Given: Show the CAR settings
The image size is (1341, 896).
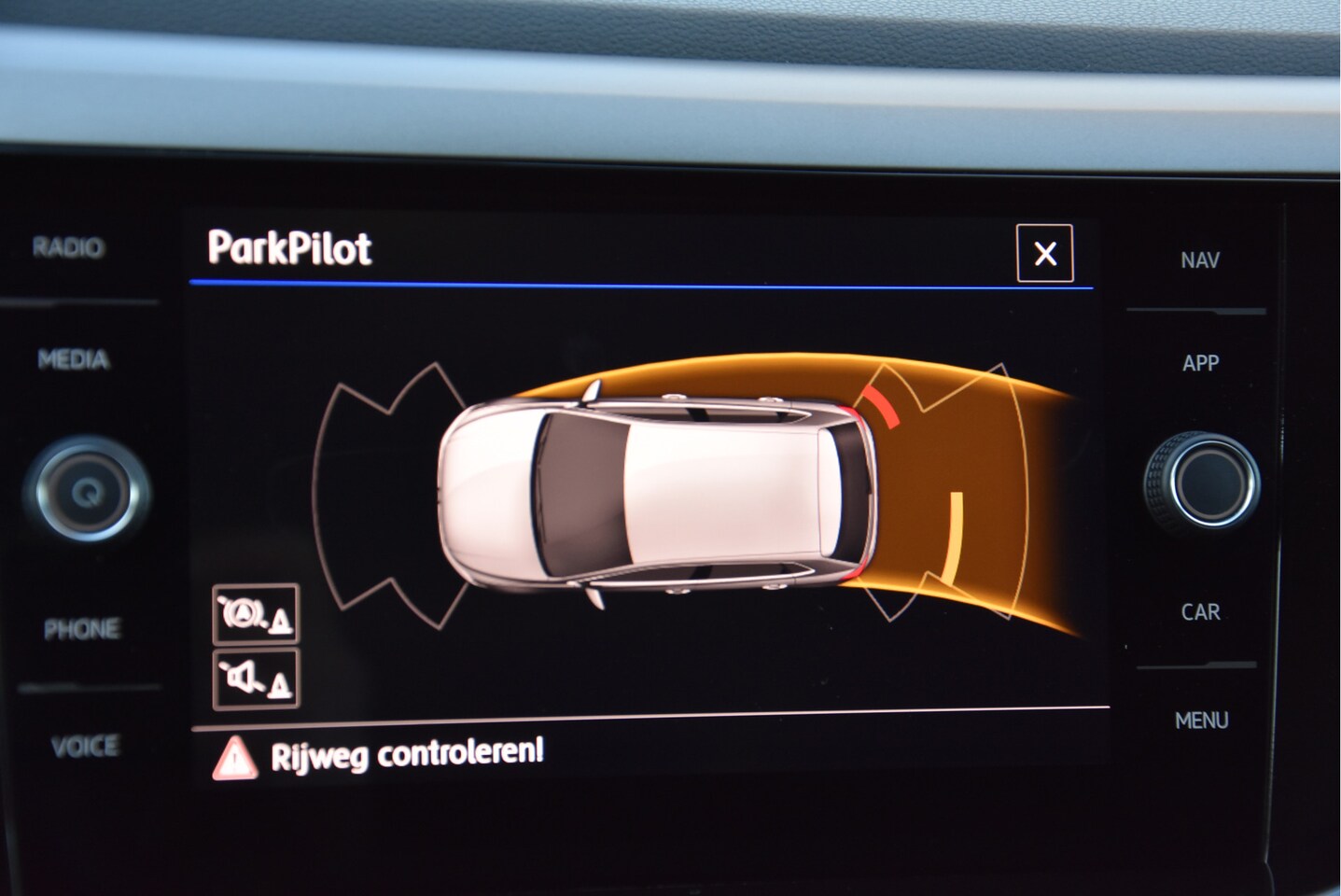Looking at the screenshot, I should point(1200,612).
